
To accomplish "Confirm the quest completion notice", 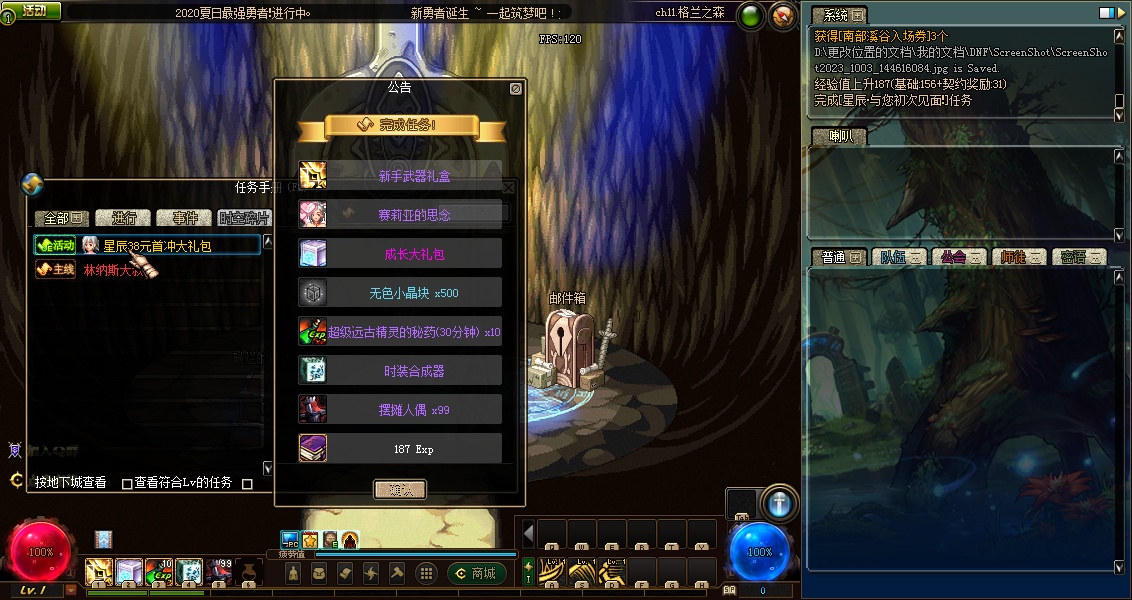I will pyautogui.click(x=399, y=489).
